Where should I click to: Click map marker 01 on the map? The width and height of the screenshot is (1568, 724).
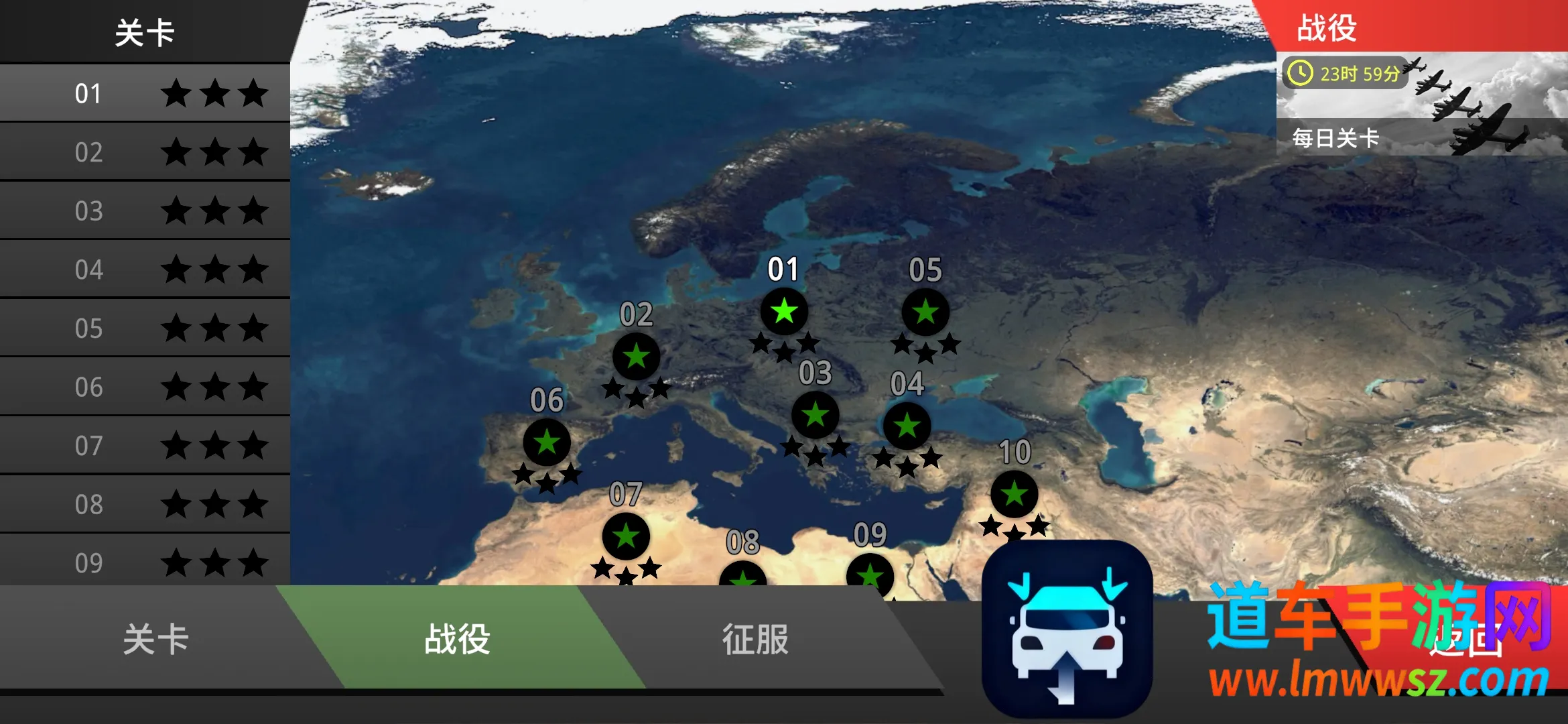click(784, 312)
